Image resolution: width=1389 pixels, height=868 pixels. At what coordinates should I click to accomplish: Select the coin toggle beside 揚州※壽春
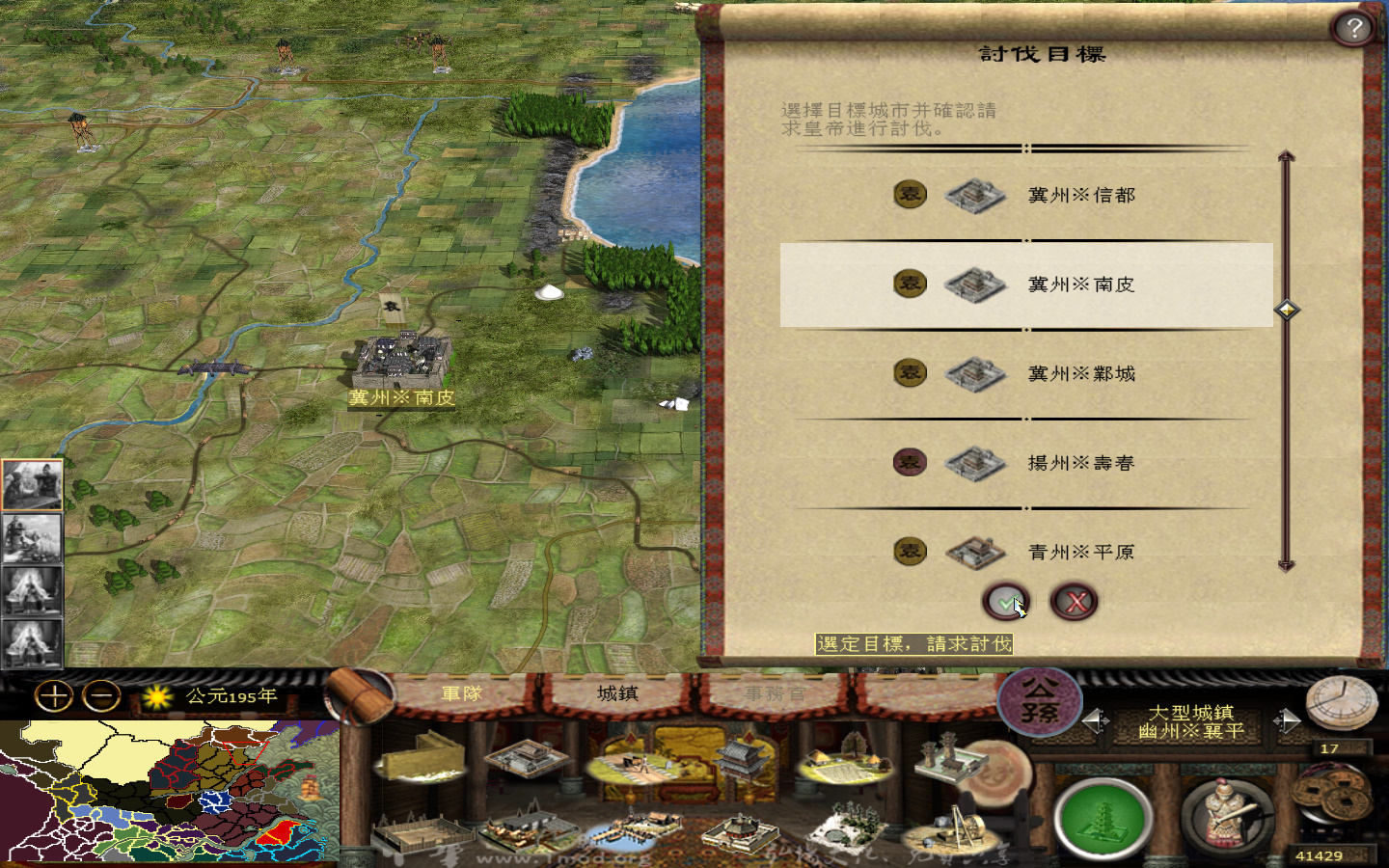908,462
